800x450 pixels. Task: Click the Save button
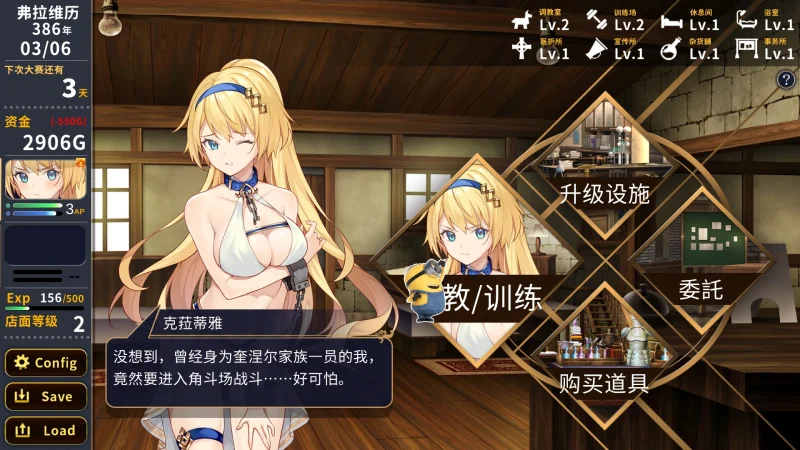tap(45, 397)
